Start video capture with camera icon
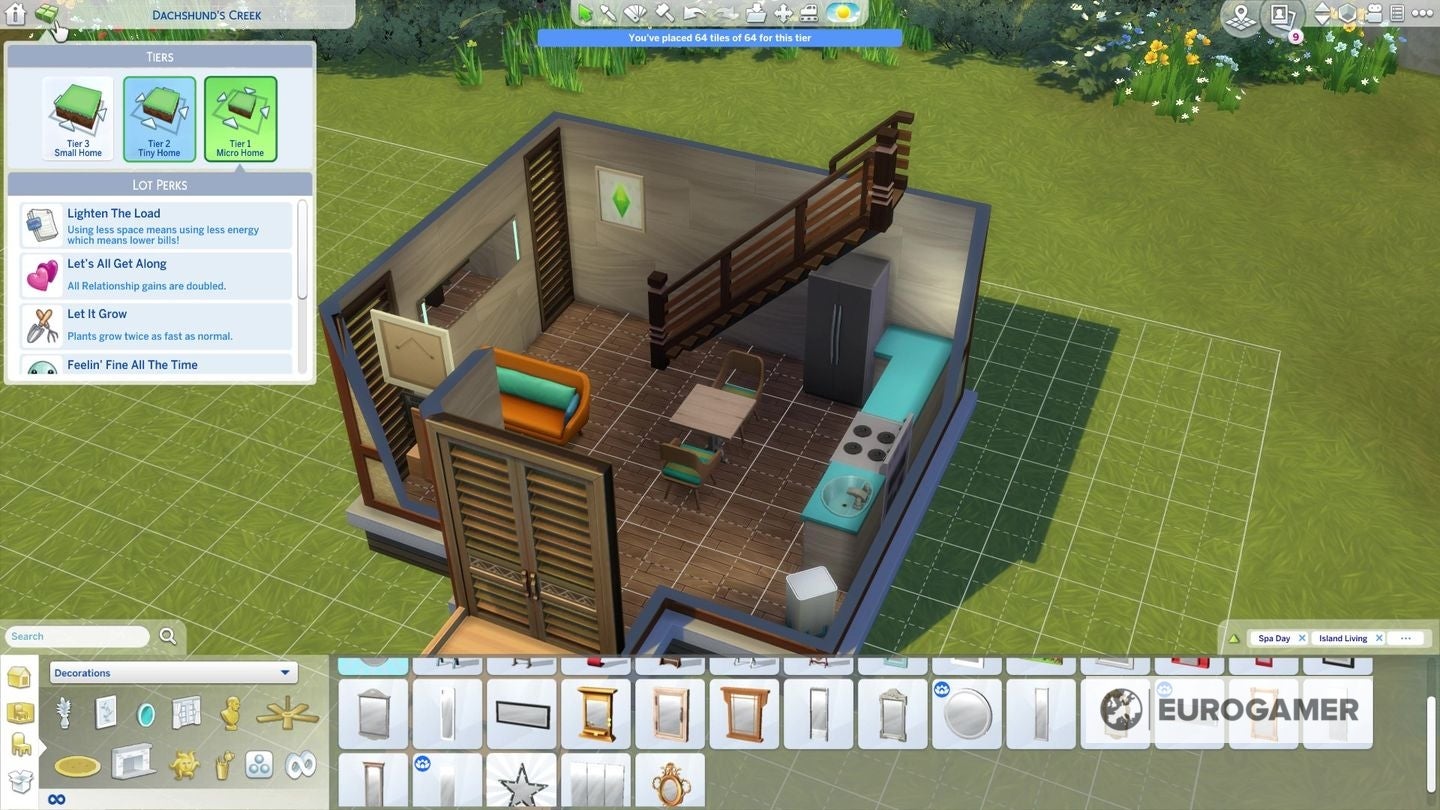Image resolution: width=1440 pixels, height=810 pixels. 1375,13
